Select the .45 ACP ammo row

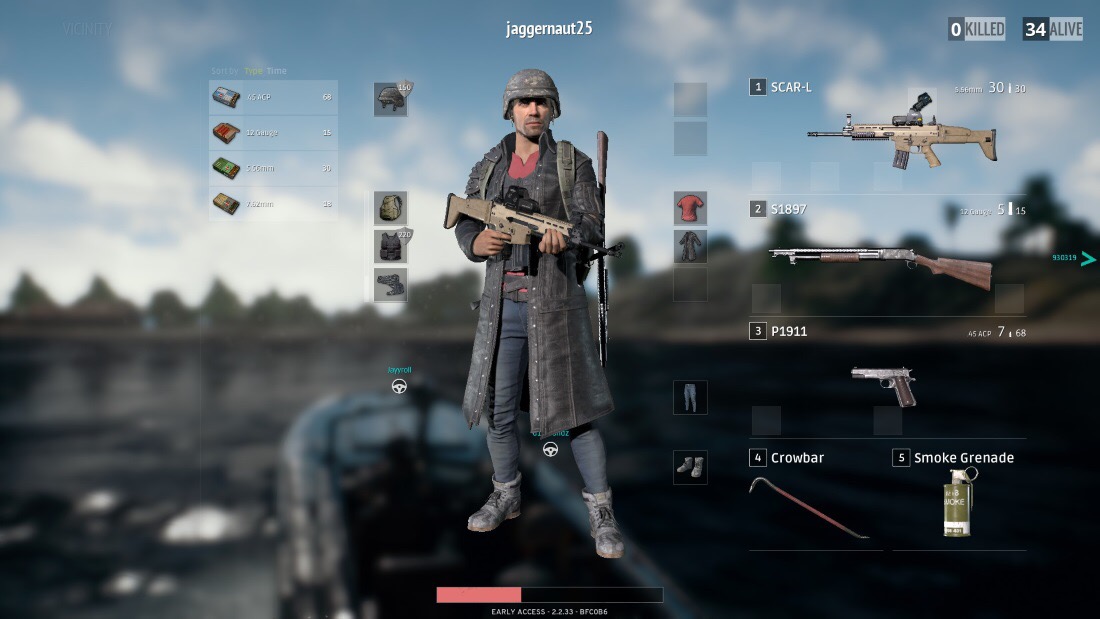click(x=273, y=97)
